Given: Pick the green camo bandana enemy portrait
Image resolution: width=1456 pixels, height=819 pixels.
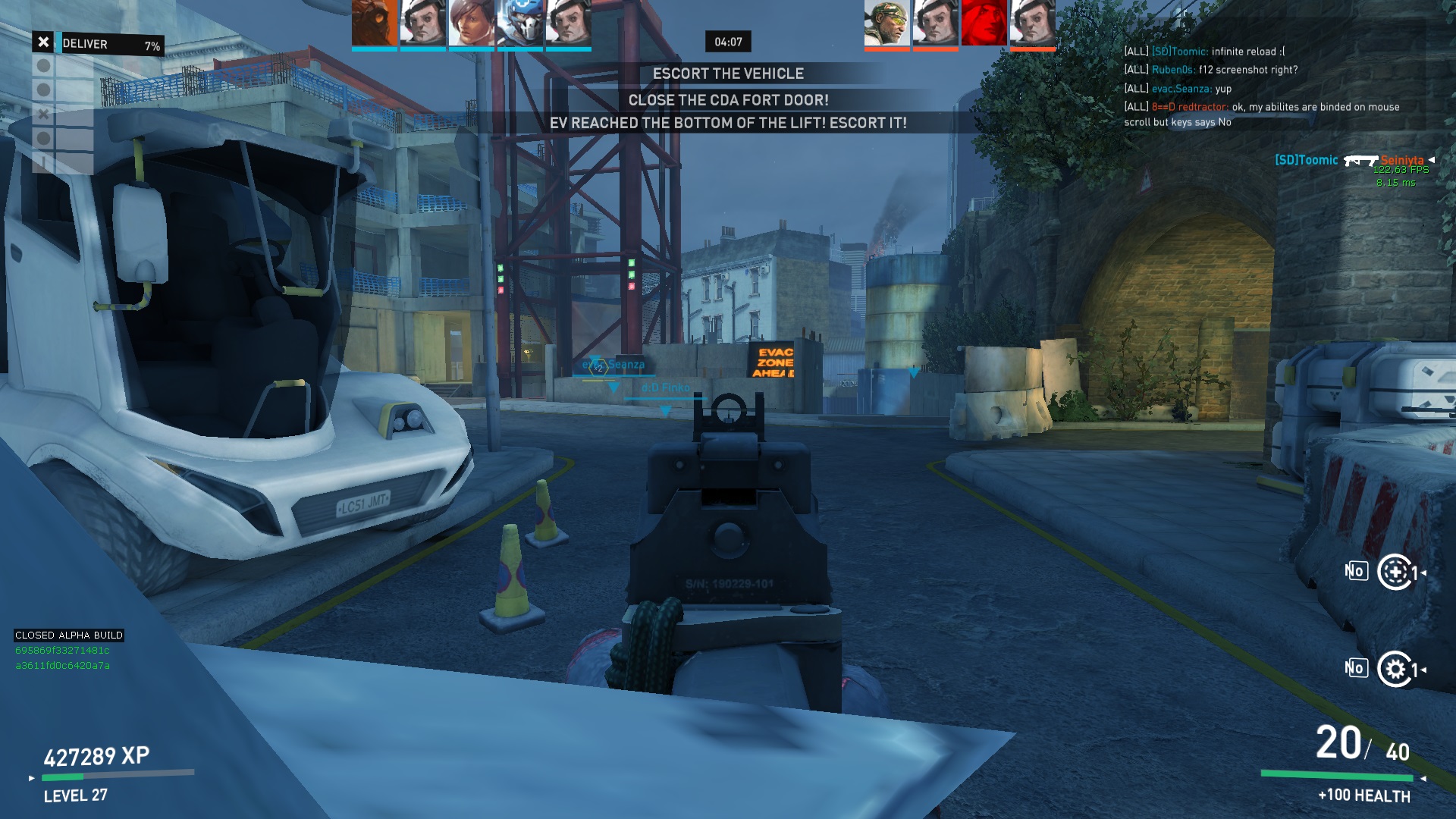Looking at the screenshot, I should (886, 23).
